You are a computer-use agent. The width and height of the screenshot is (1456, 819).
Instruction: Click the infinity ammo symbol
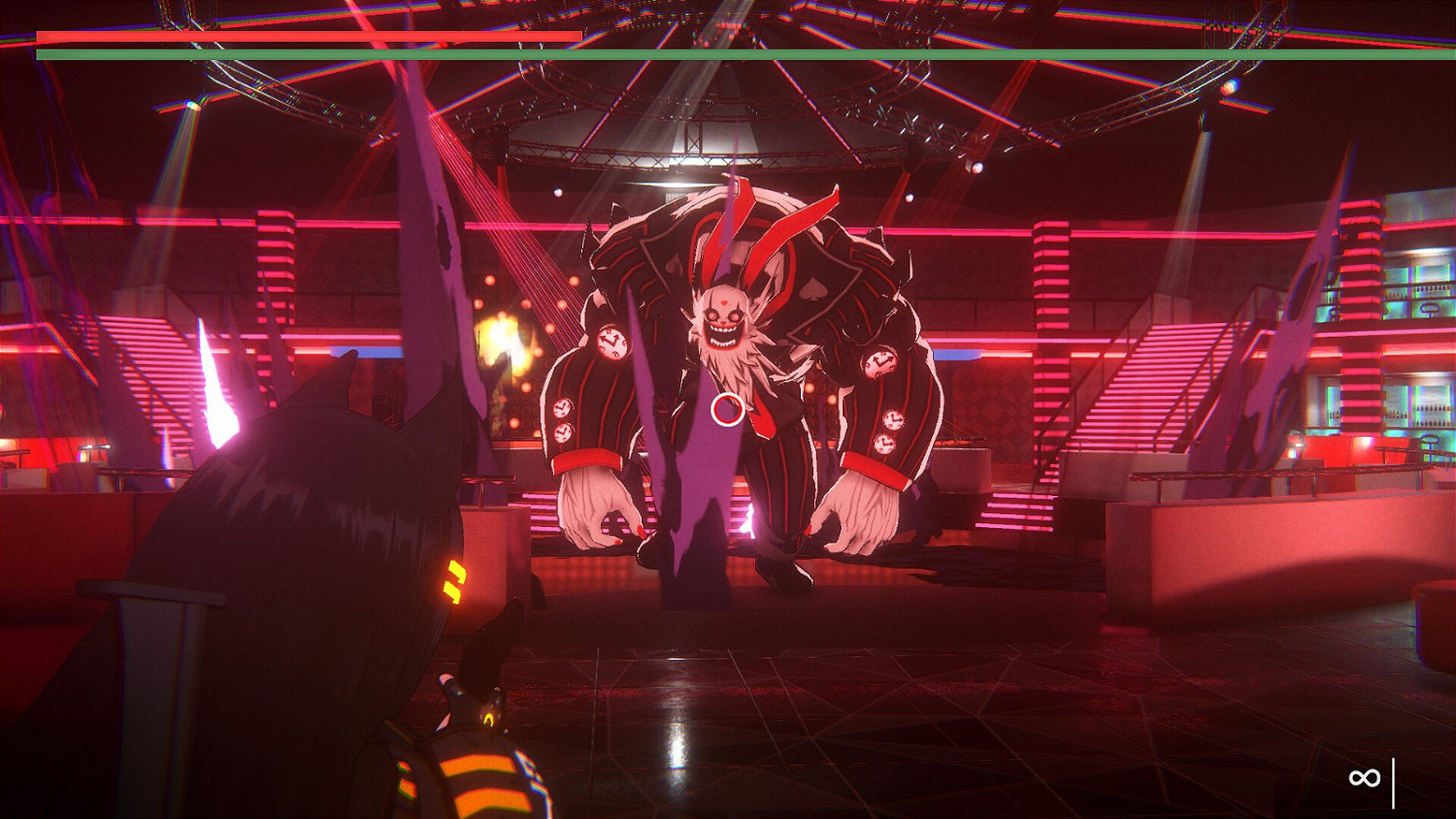point(1364,777)
